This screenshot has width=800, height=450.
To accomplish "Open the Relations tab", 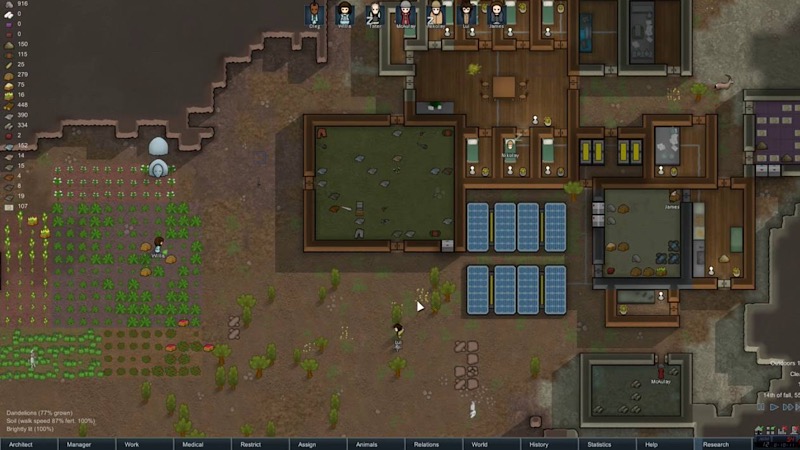I will (x=426, y=444).
